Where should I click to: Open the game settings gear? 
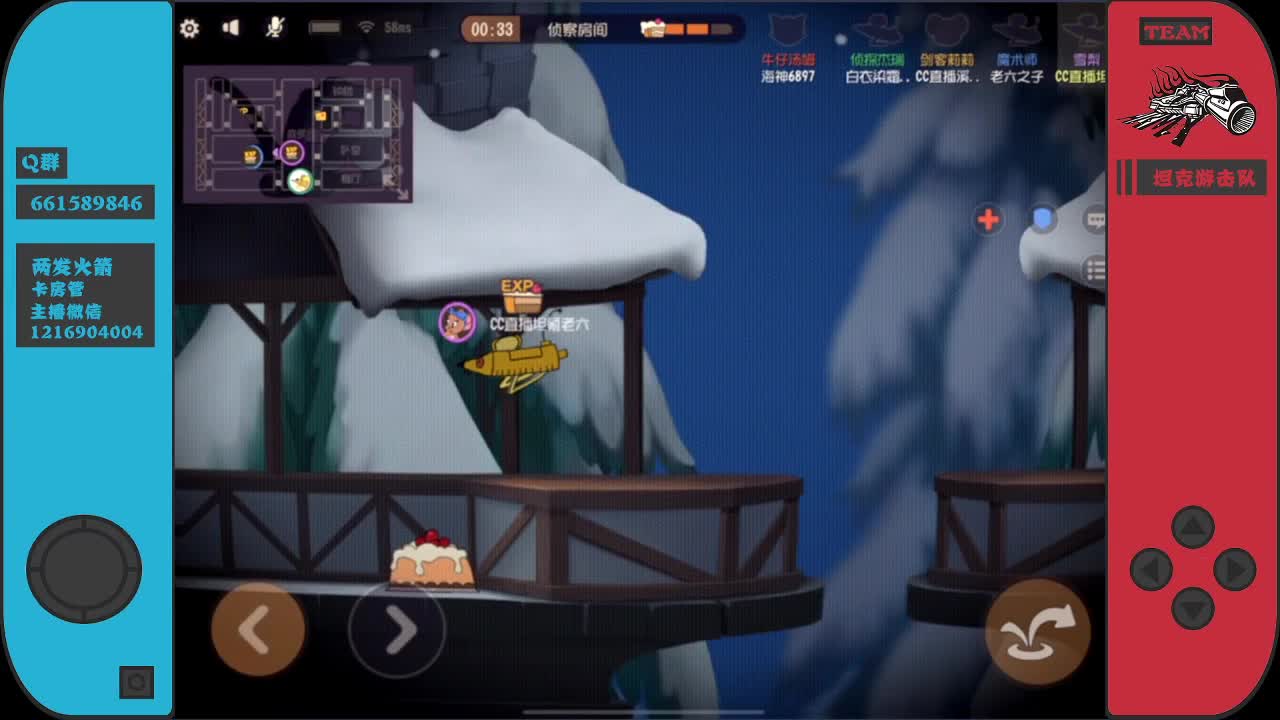(x=190, y=29)
